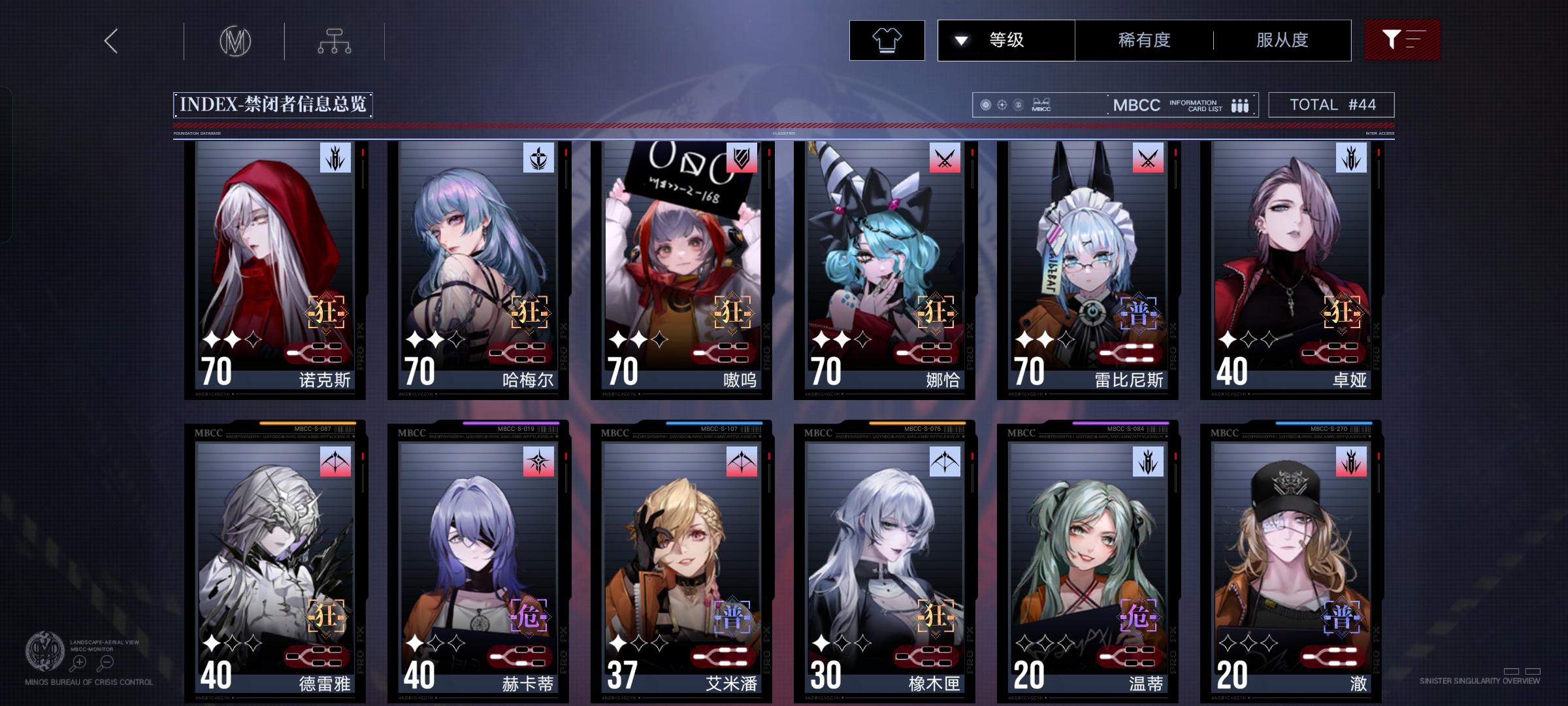The width and height of the screenshot is (1568, 706).
Task: Open the outfit/shirt icon in the top bar
Action: tap(886, 40)
